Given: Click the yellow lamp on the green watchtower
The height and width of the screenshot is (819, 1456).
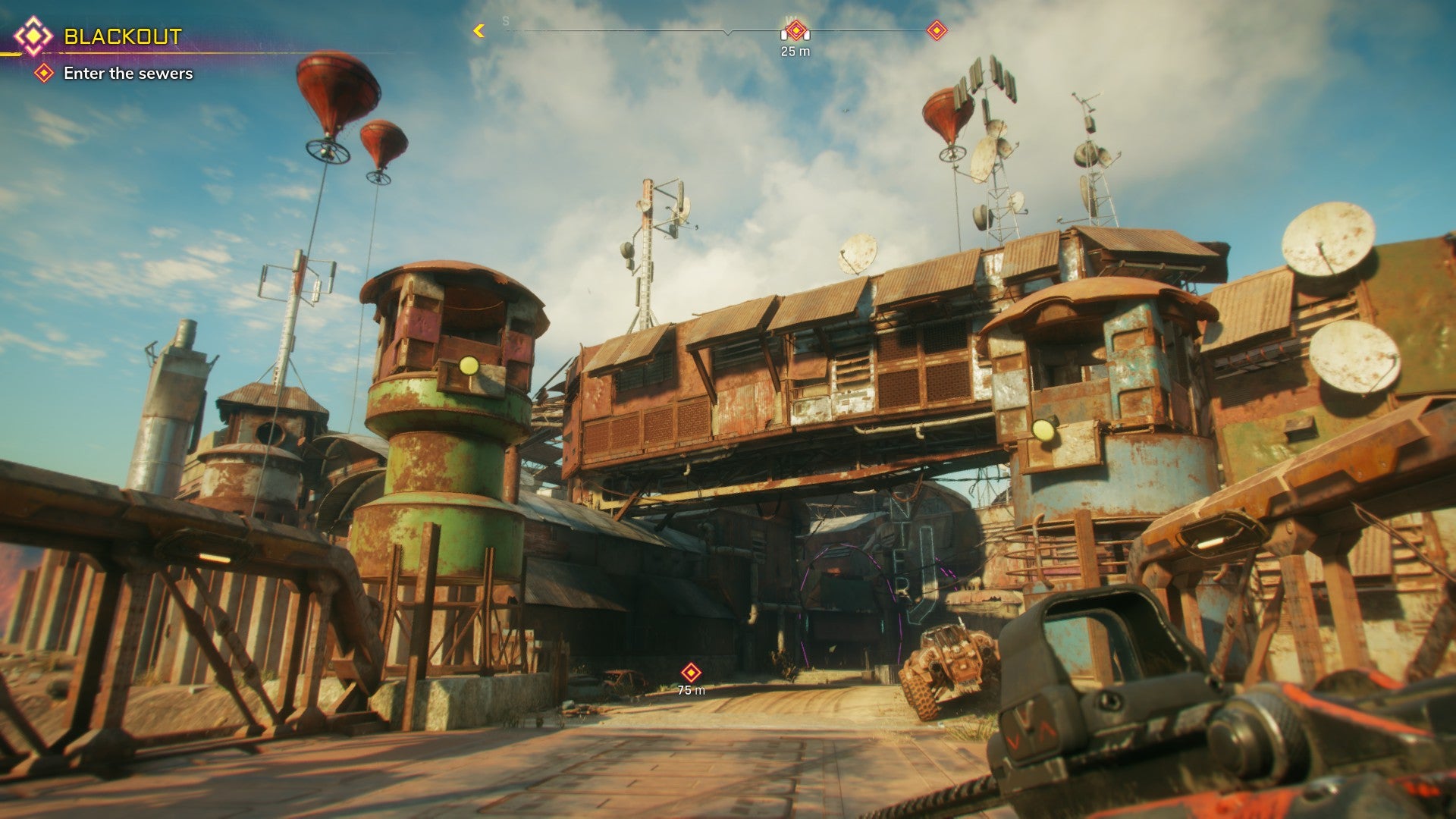Looking at the screenshot, I should pos(470,364).
